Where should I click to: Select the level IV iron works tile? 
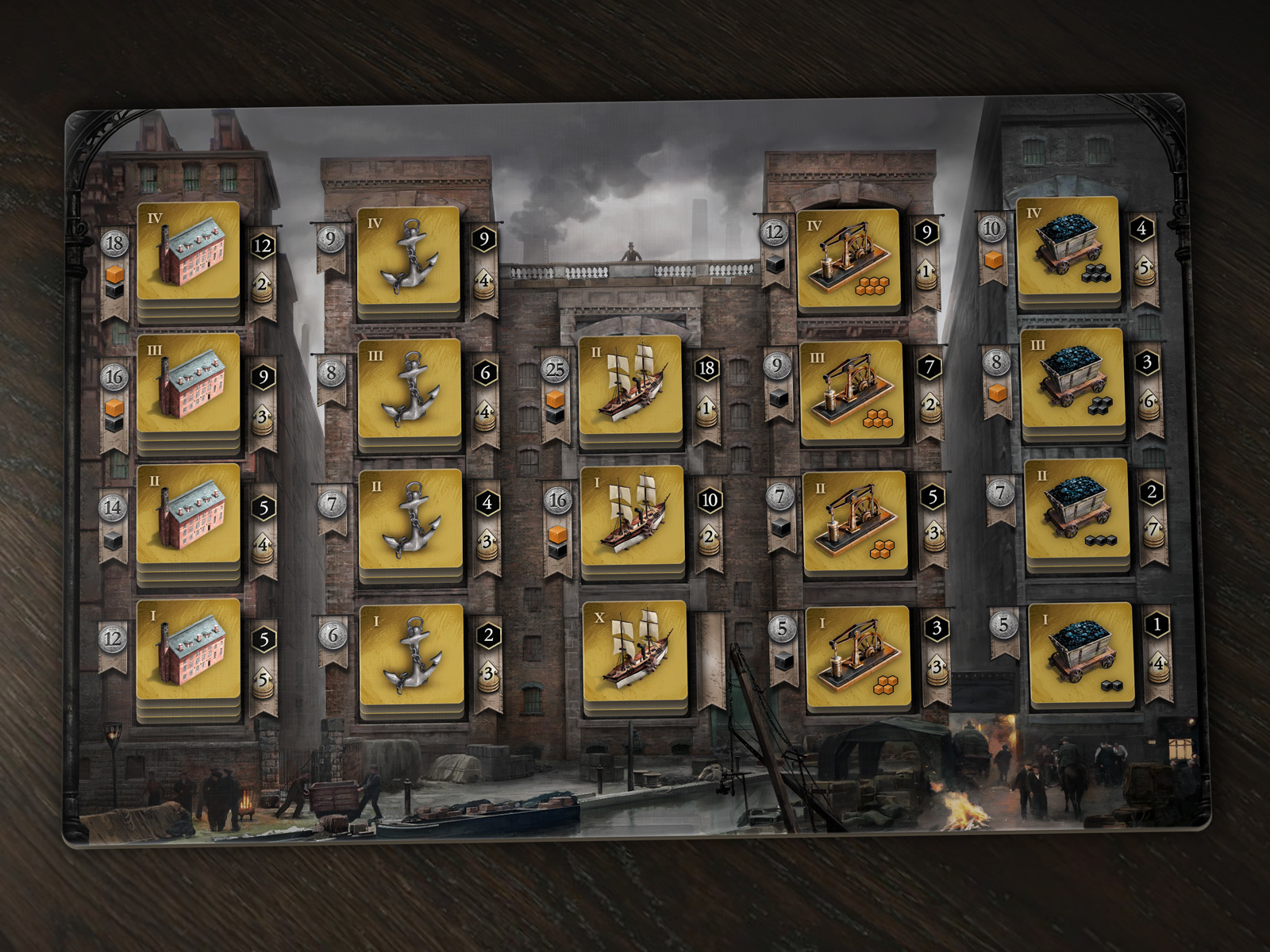[x=848, y=259]
